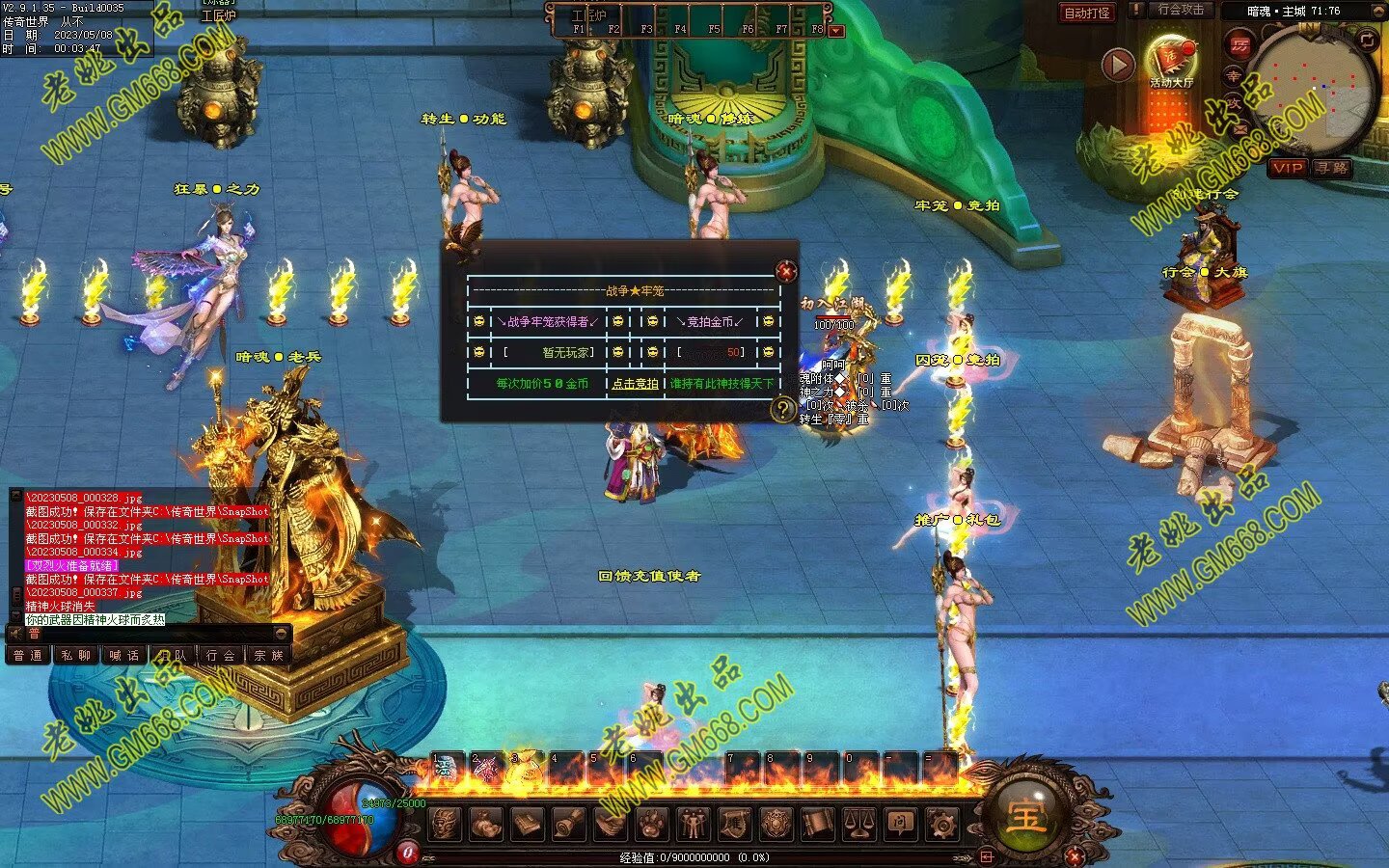Close the 战争★牢笼 dialog
This screenshot has height=868, width=1389.
[x=786, y=272]
